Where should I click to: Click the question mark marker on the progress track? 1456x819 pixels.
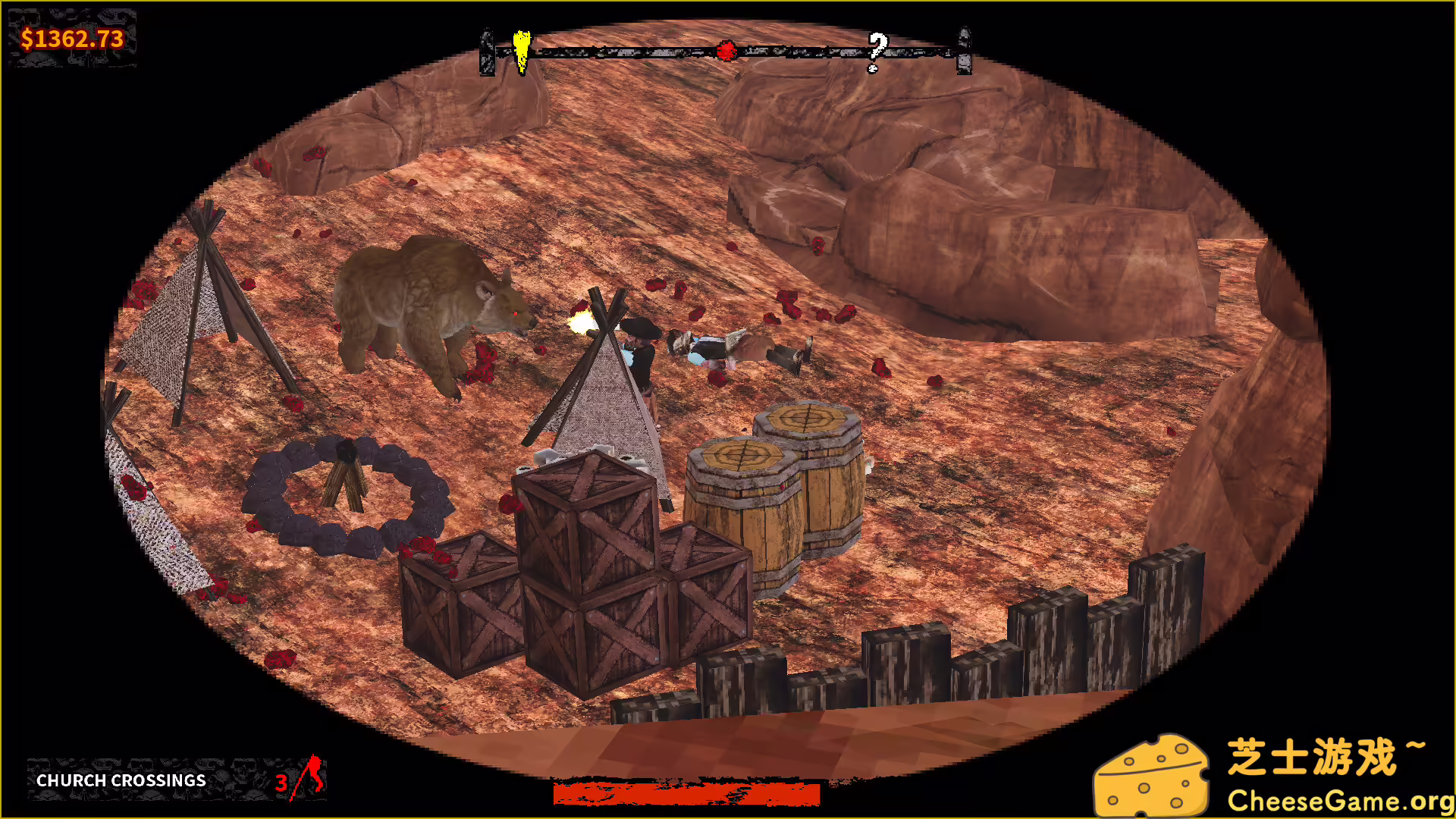pos(877,50)
